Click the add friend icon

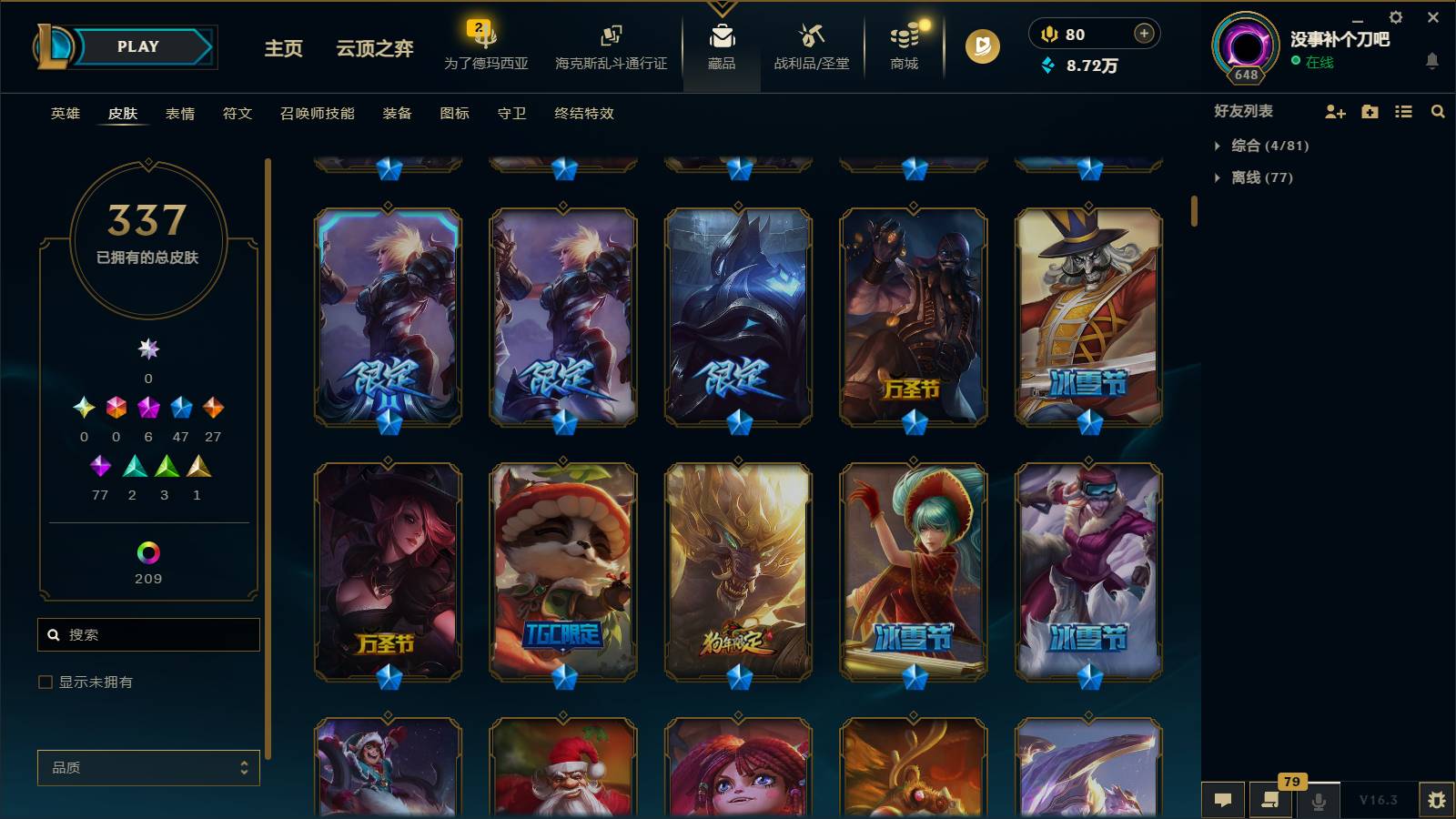1334,112
